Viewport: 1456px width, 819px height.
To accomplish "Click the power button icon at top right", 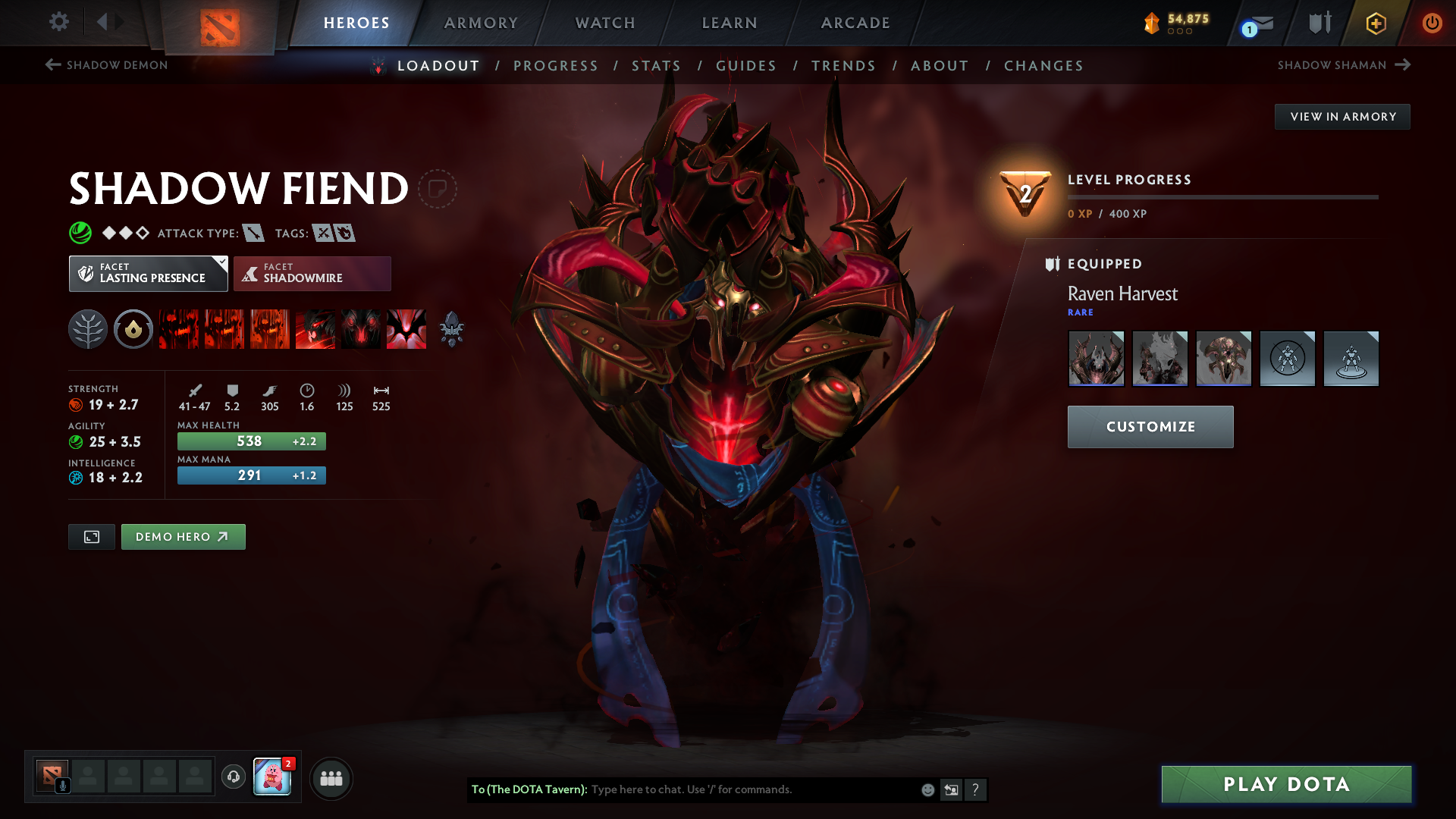I will [x=1432, y=24].
